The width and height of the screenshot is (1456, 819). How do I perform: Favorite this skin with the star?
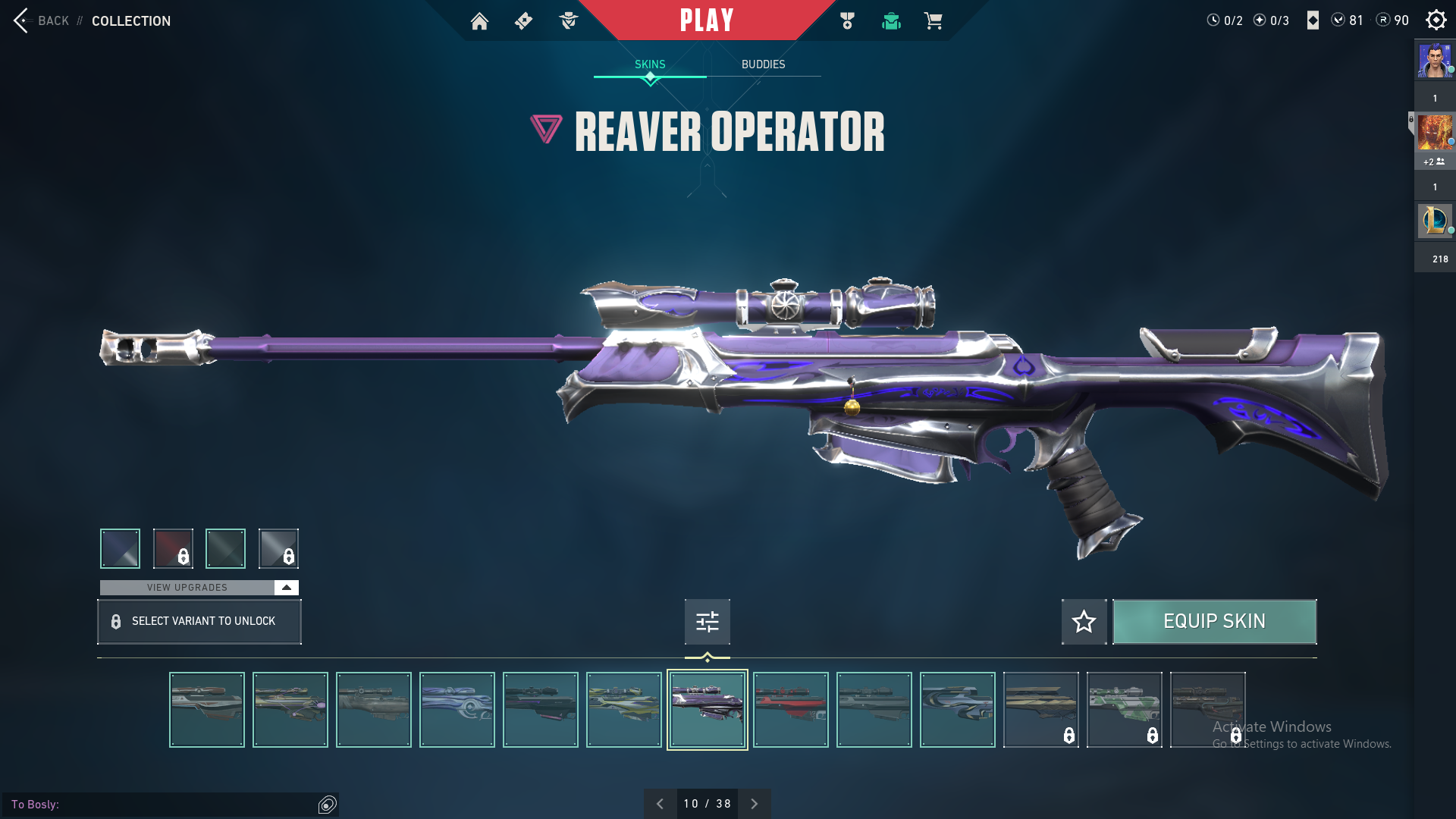tap(1084, 622)
